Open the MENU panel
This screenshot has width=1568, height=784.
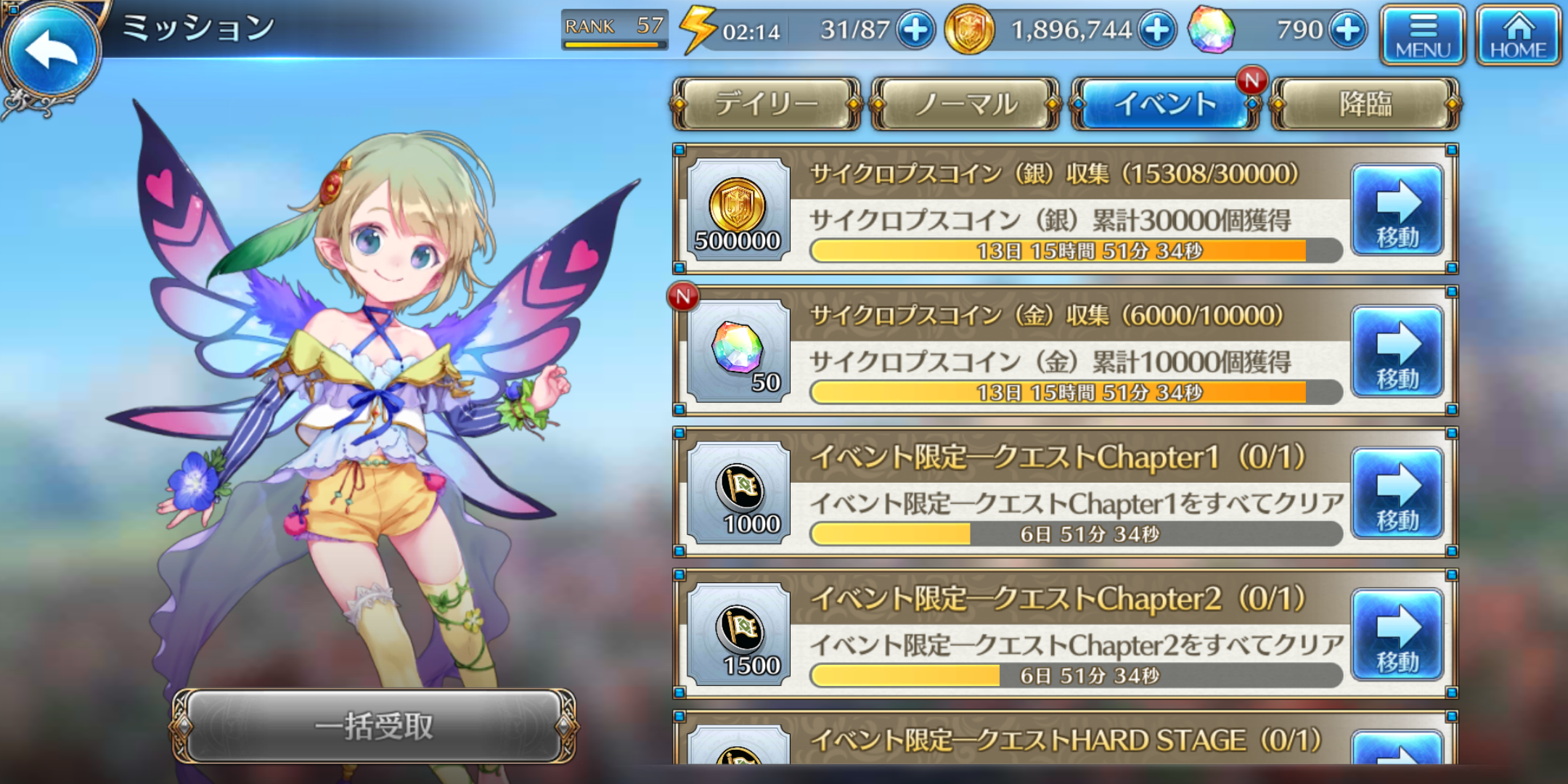[x=1421, y=35]
